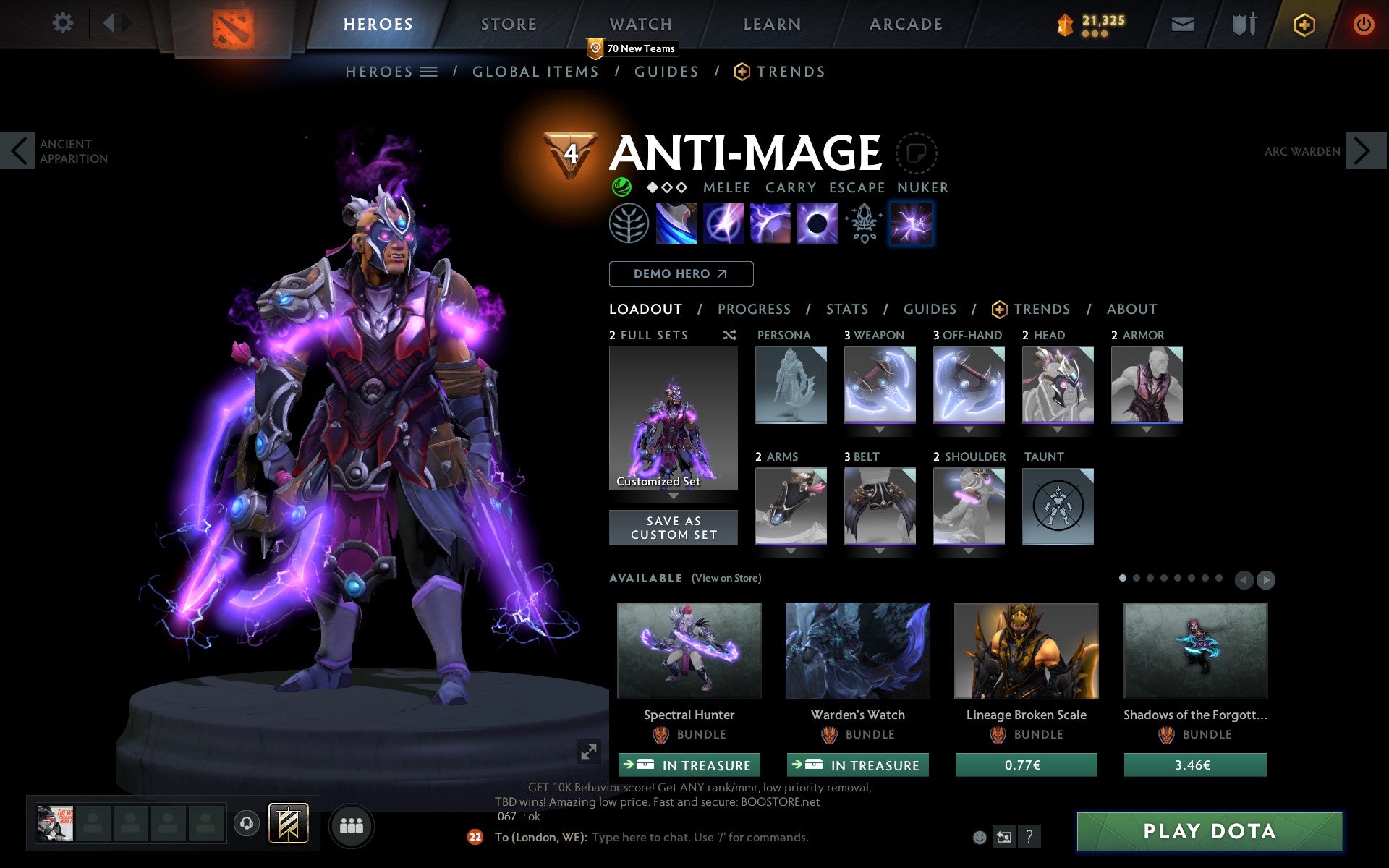Open the View on Store link
1389x868 pixels.
pyautogui.click(x=726, y=578)
